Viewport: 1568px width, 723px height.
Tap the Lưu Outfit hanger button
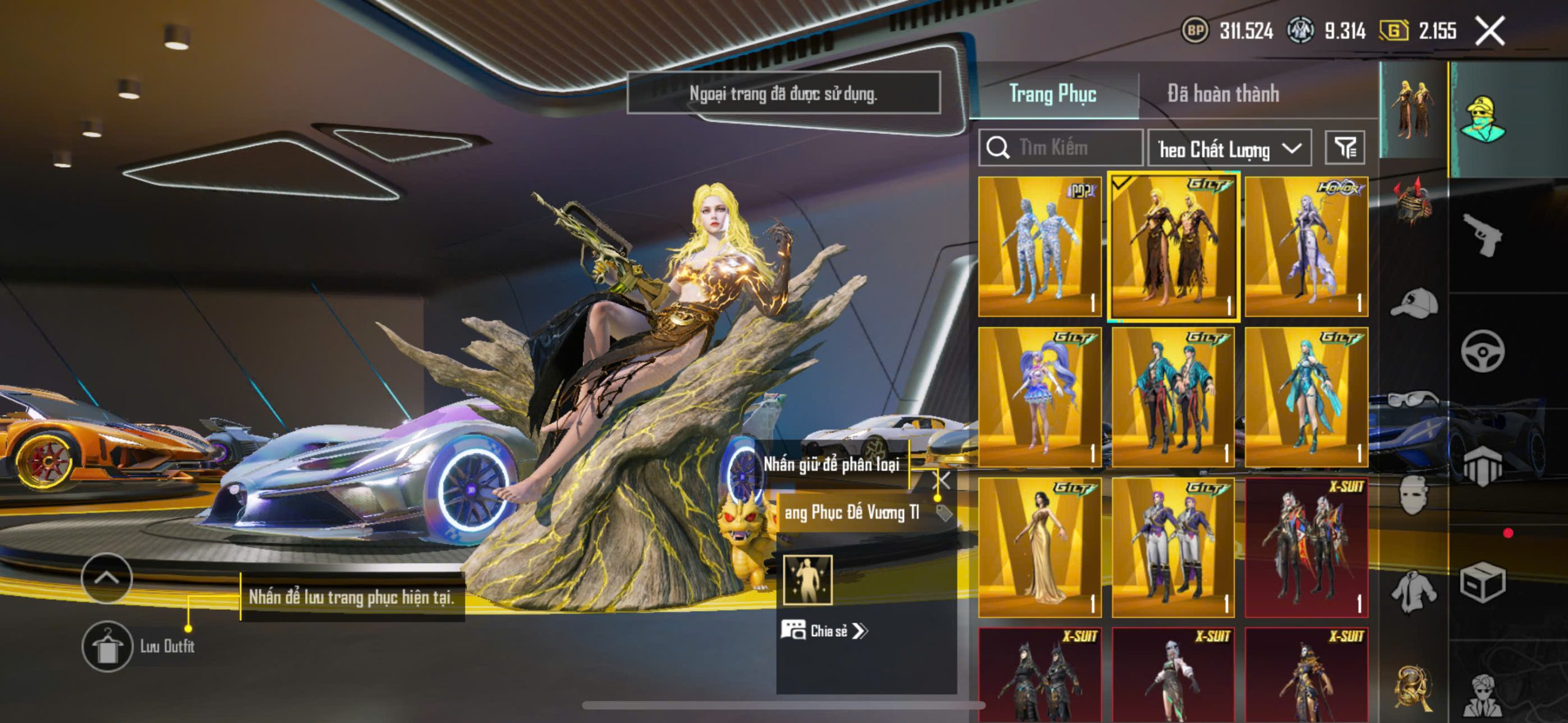107,646
